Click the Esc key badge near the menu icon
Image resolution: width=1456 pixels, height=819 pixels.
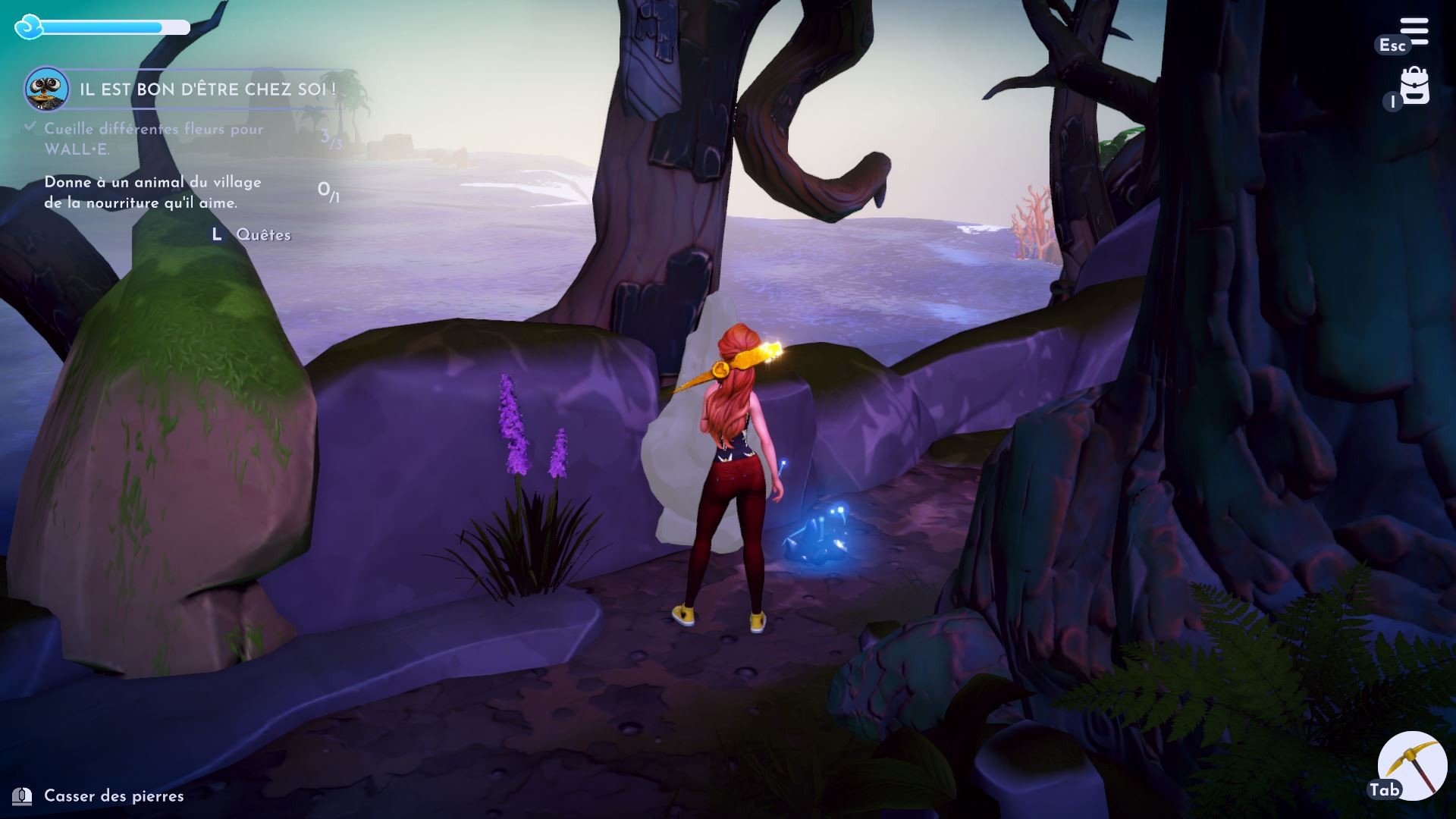pos(1394,45)
